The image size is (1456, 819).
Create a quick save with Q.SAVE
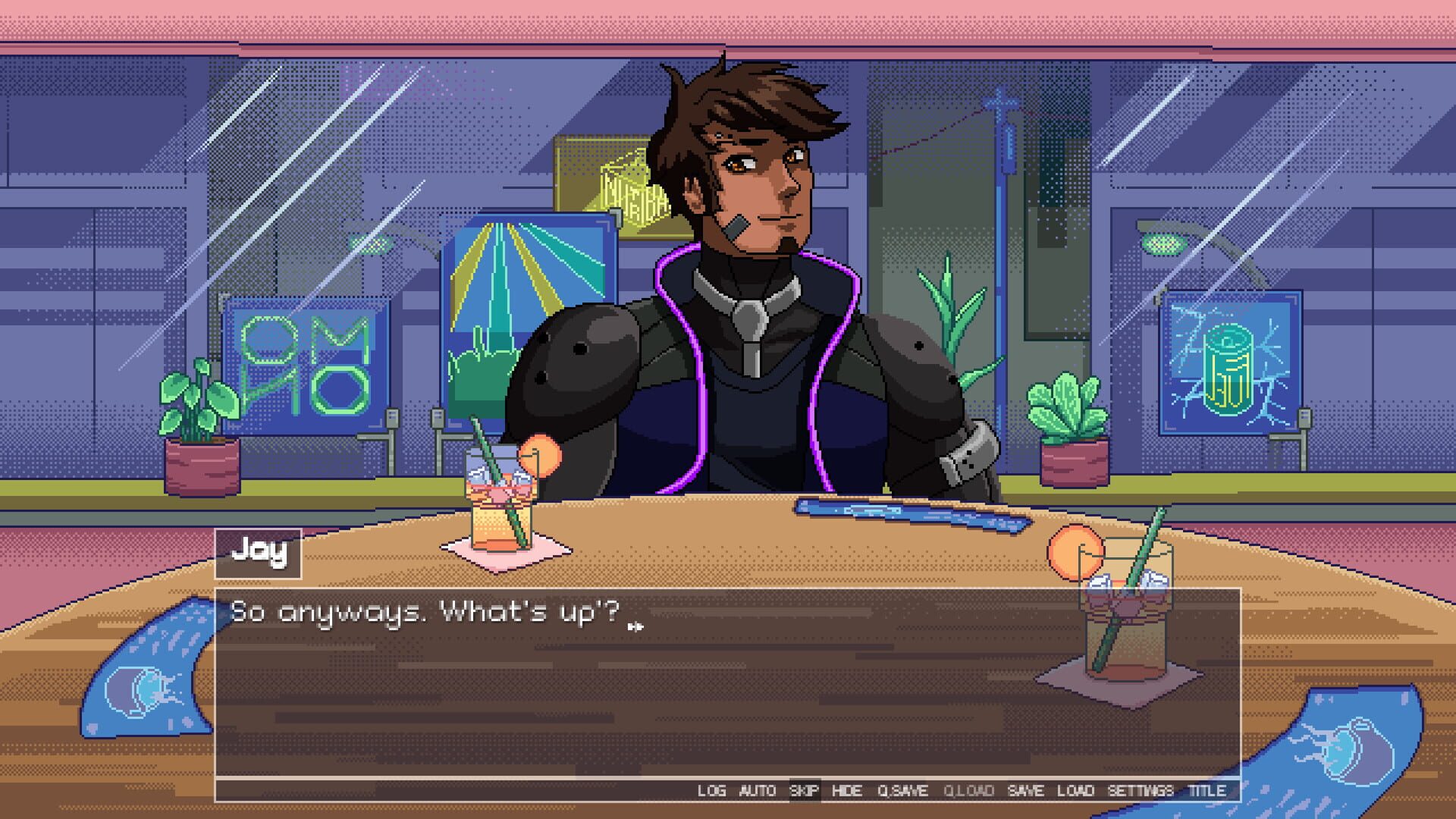pyautogui.click(x=904, y=790)
